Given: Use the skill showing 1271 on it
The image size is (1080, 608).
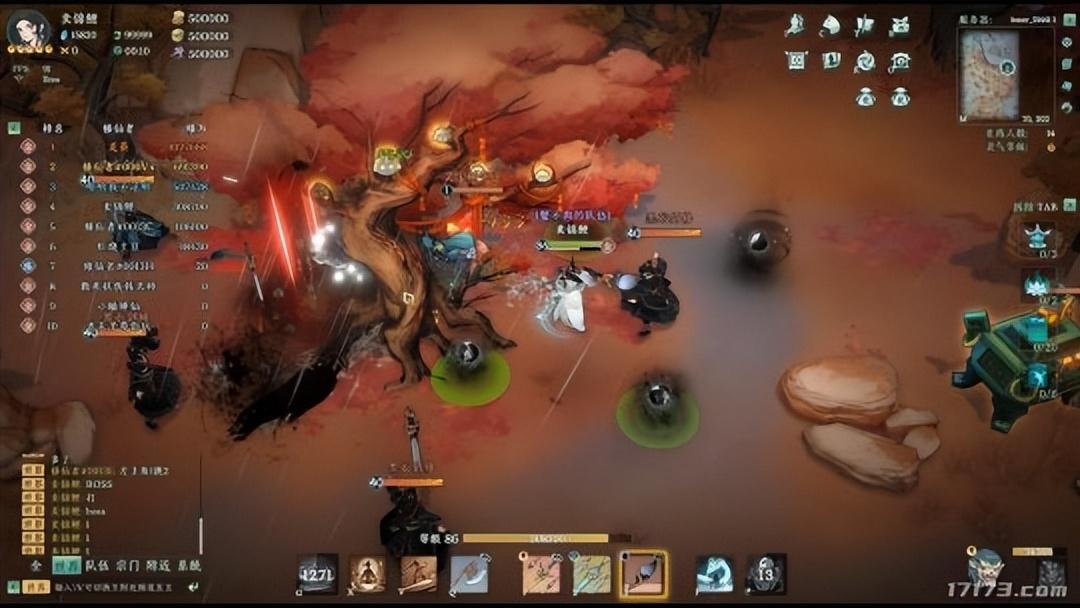Looking at the screenshot, I should (317, 574).
